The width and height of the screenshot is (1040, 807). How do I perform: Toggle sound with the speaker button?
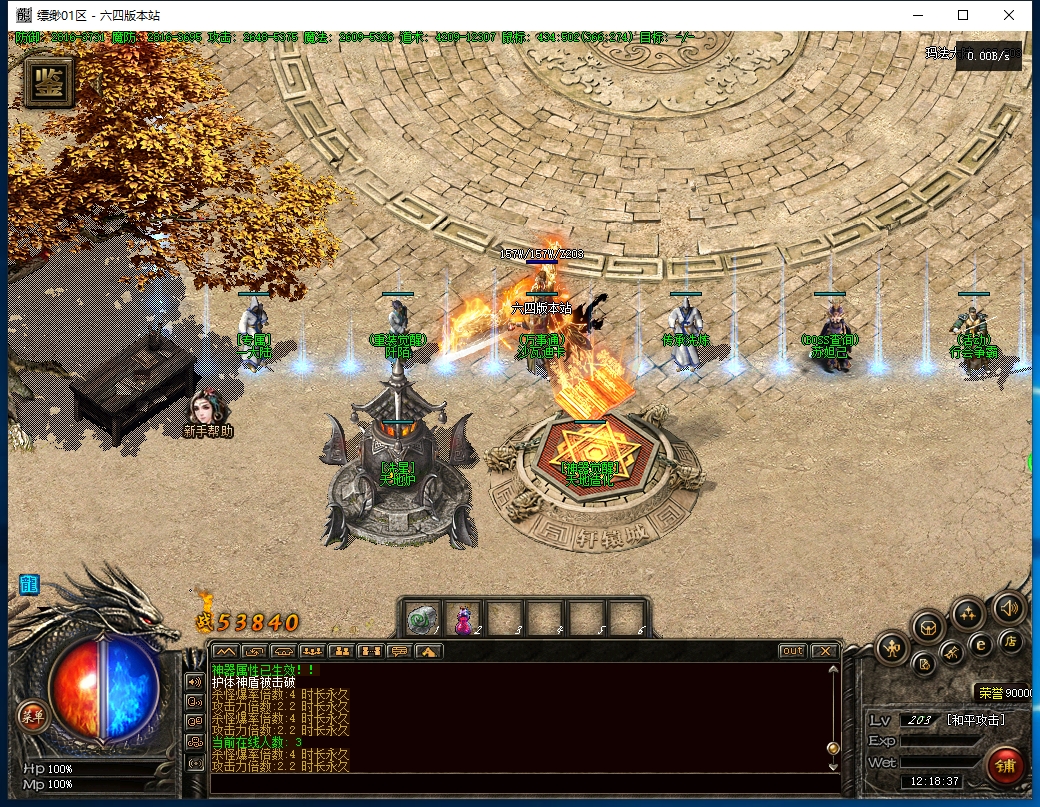(1008, 607)
